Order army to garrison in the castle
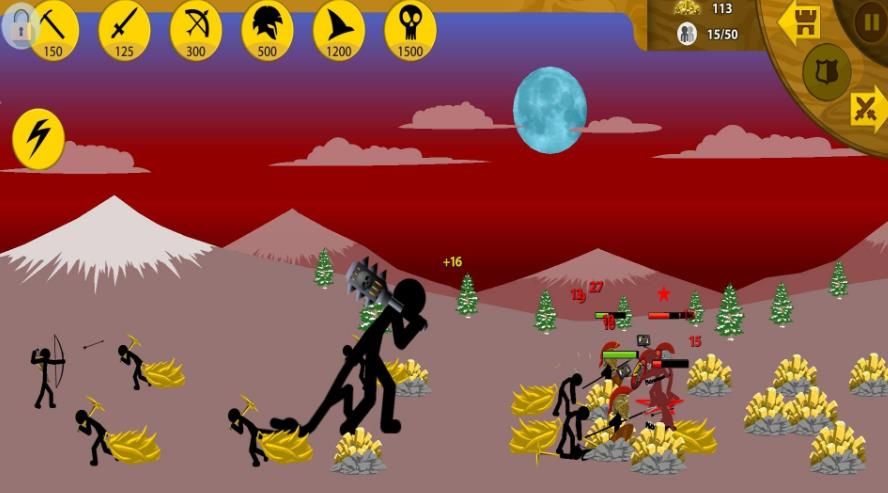The height and width of the screenshot is (493, 888). pos(800,24)
